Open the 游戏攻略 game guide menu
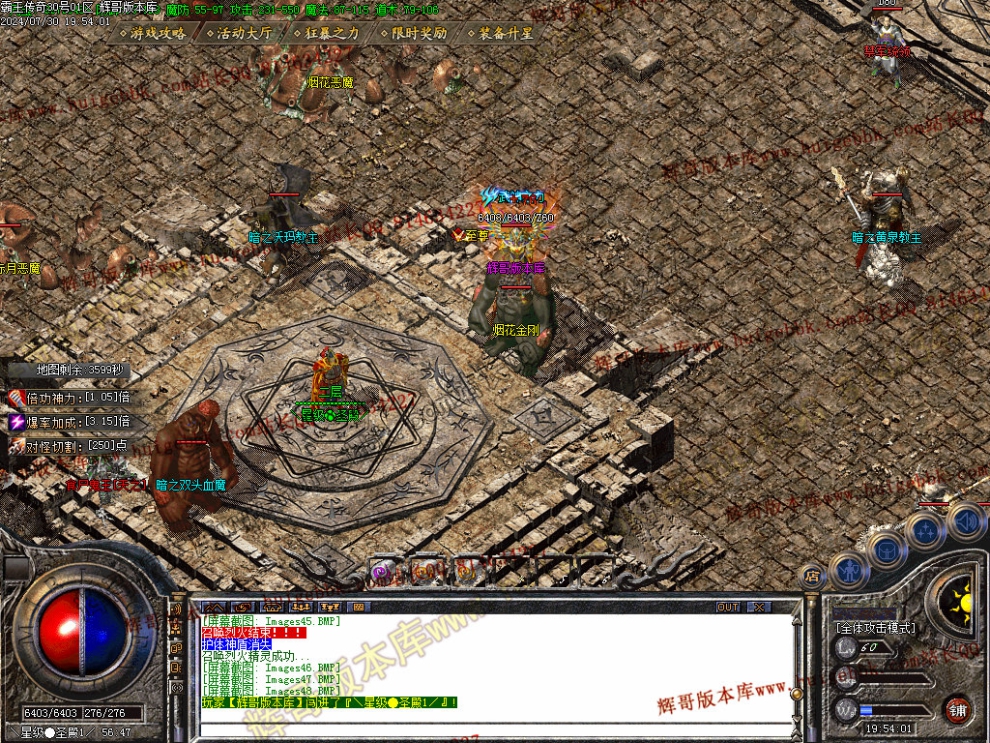Image resolution: width=990 pixels, height=743 pixels. 152,33
